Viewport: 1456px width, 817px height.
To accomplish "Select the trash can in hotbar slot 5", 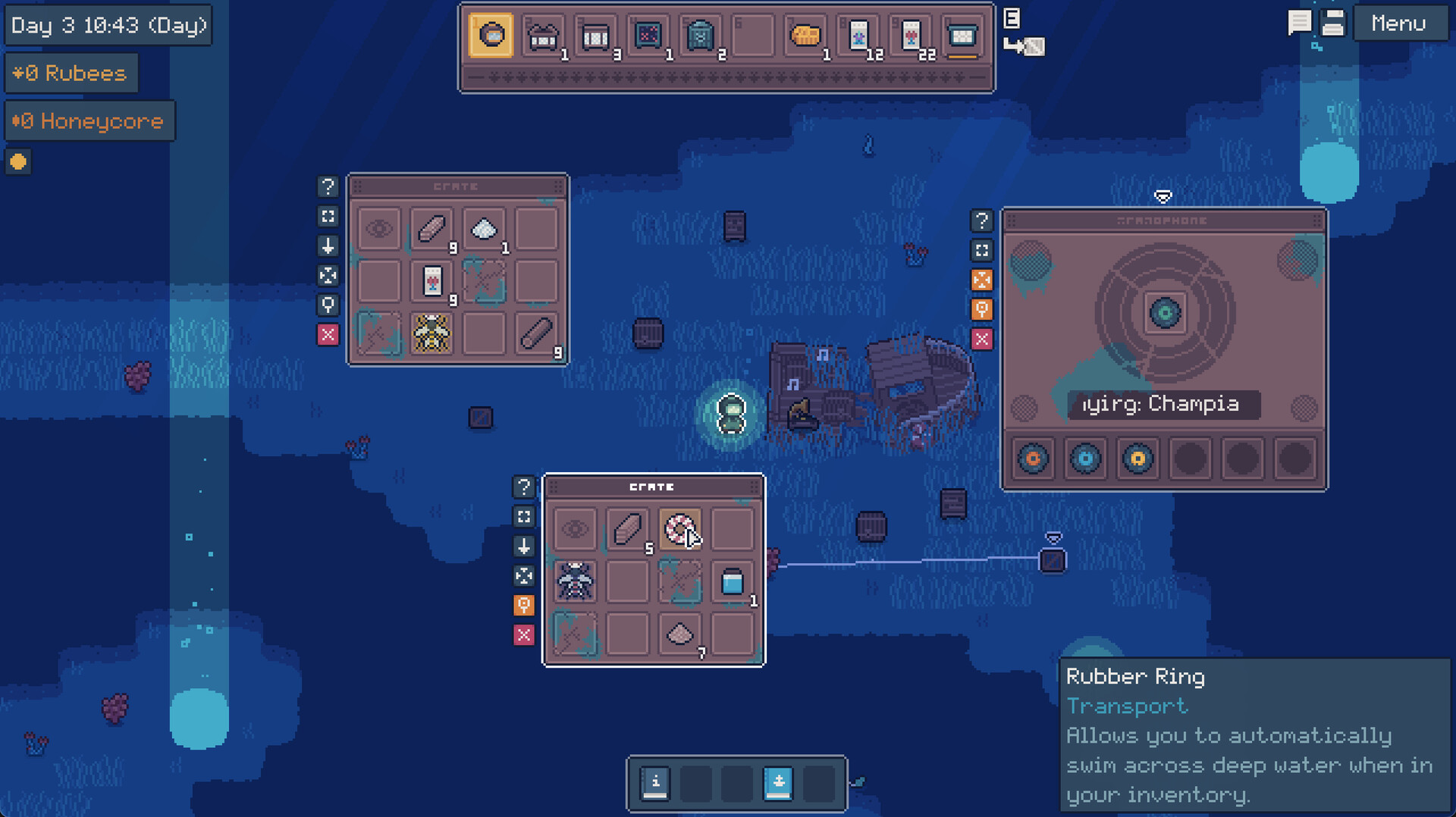I will (x=701, y=34).
